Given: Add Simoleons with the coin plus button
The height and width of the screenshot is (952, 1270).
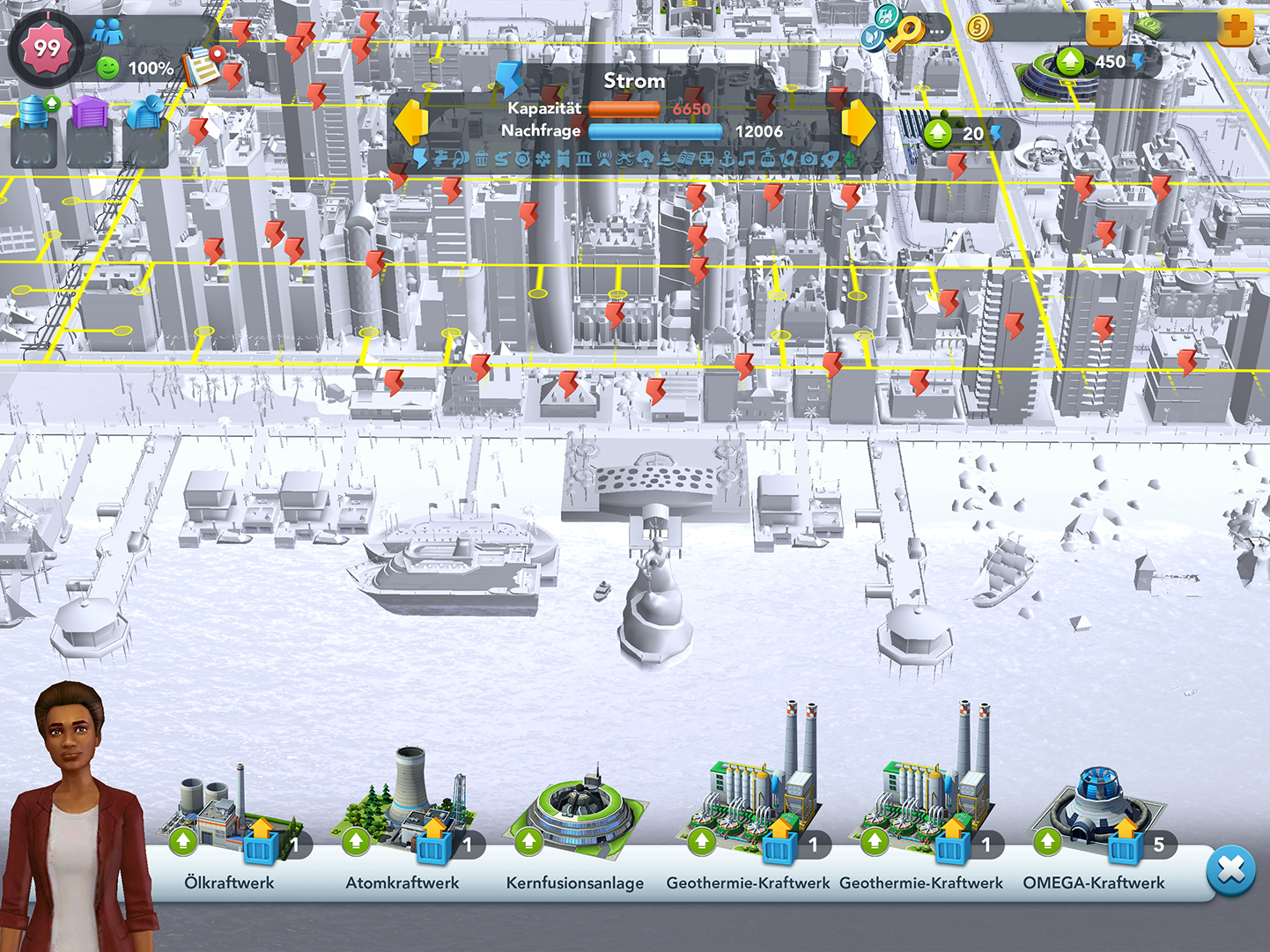Looking at the screenshot, I should pos(1104,28).
